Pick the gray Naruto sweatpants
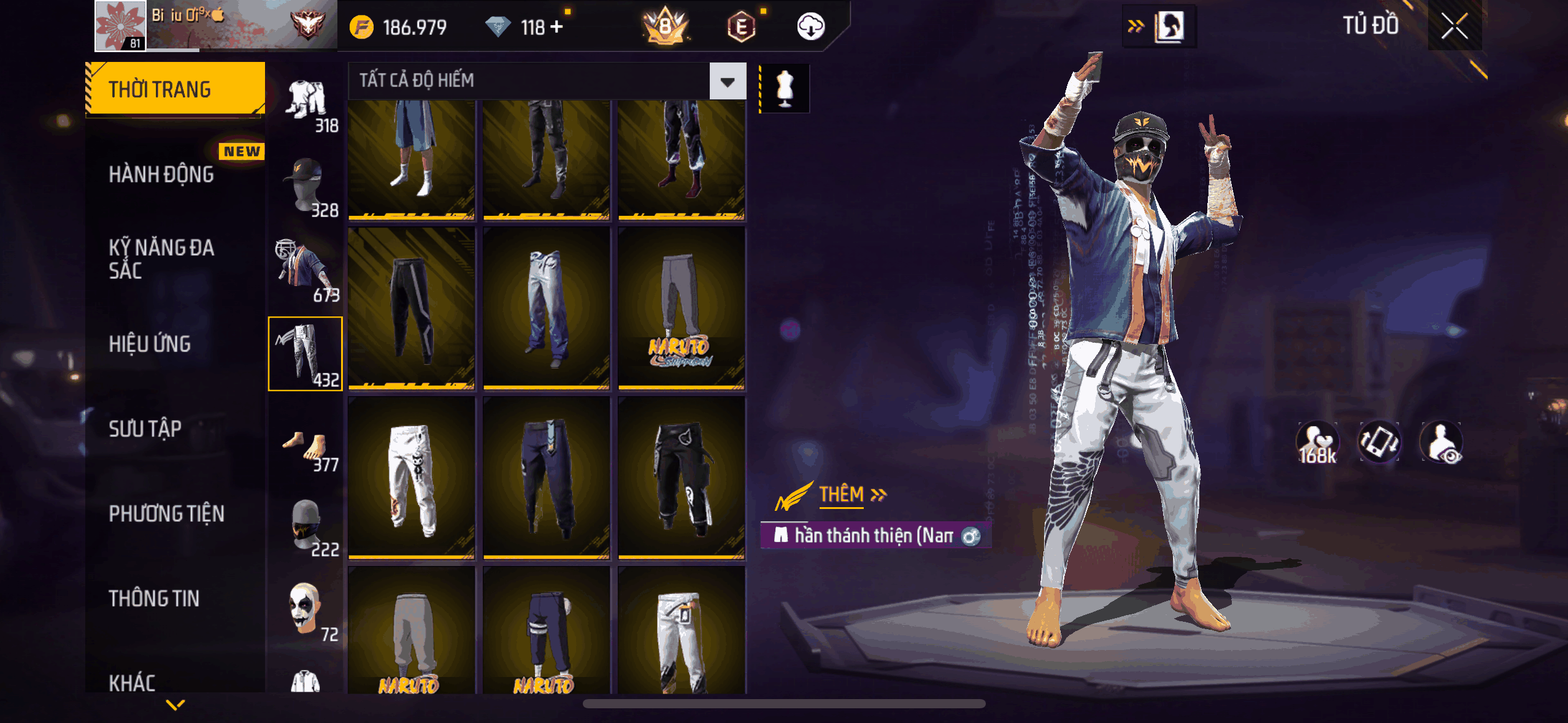 [x=682, y=308]
